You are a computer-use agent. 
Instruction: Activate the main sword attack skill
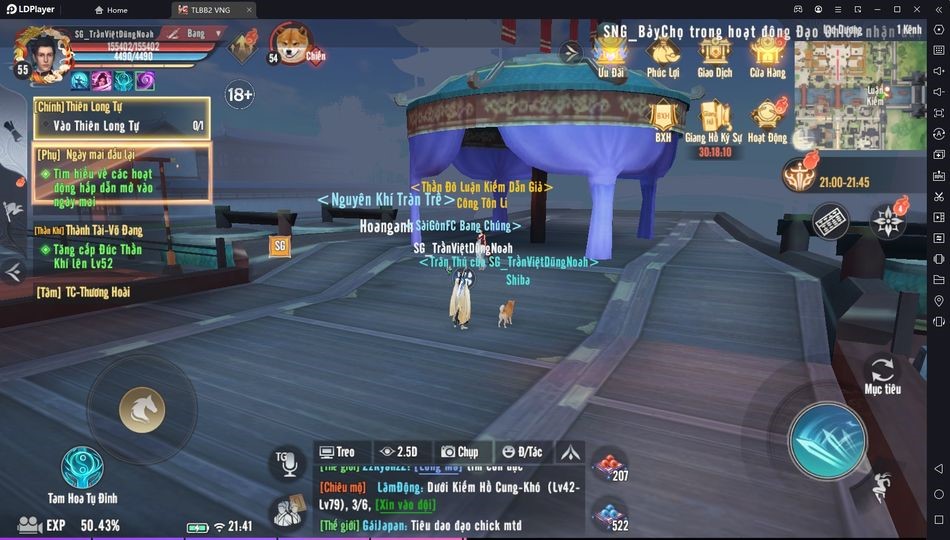[826, 440]
